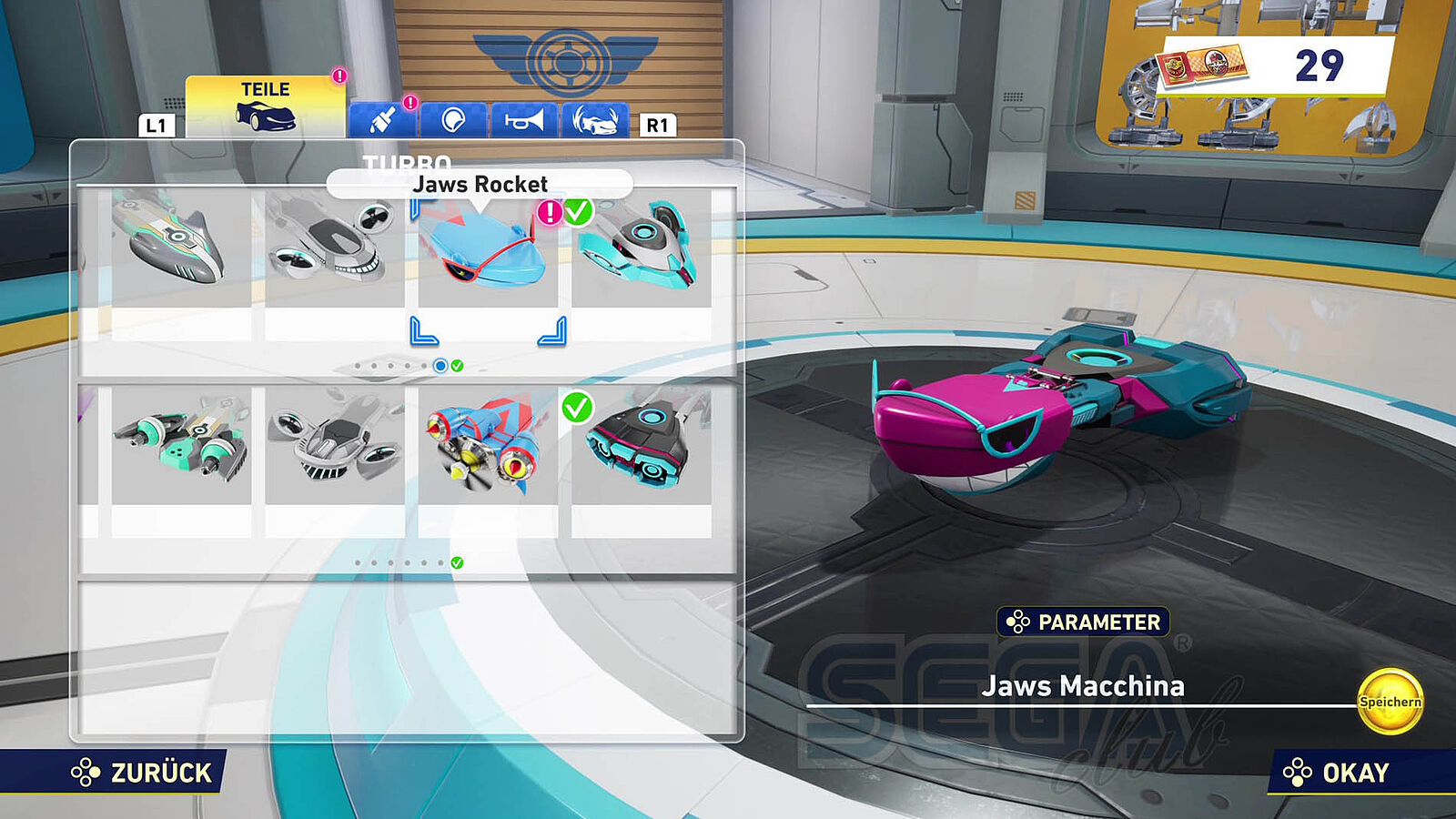Switch to the horn tab
The height and width of the screenshot is (819, 1456).
[x=524, y=119]
